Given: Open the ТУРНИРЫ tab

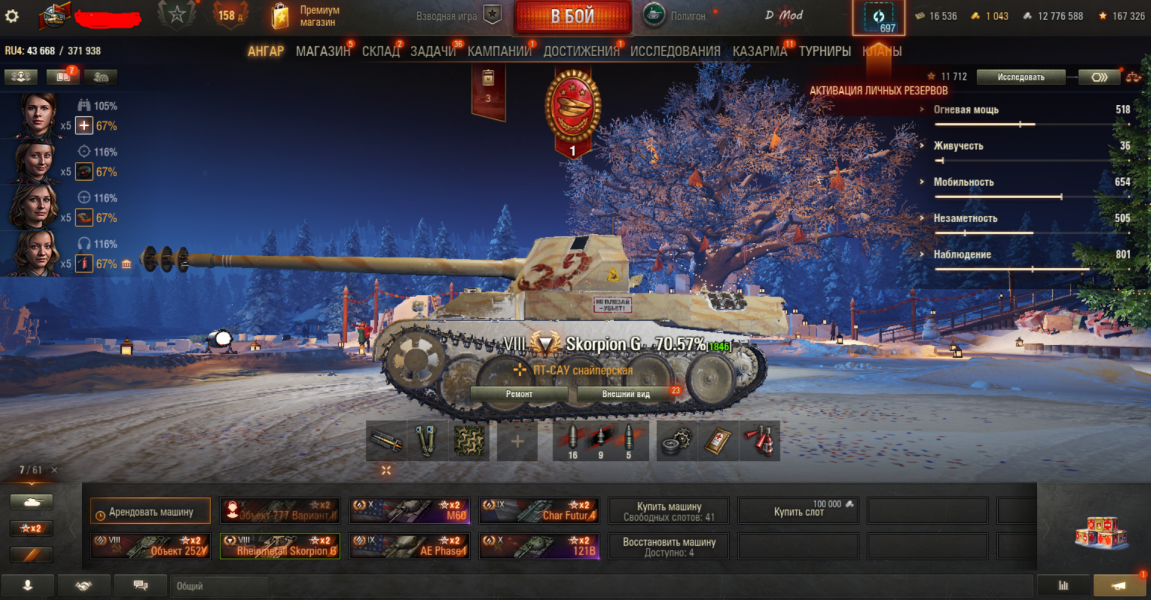Looking at the screenshot, I should 825,51.
